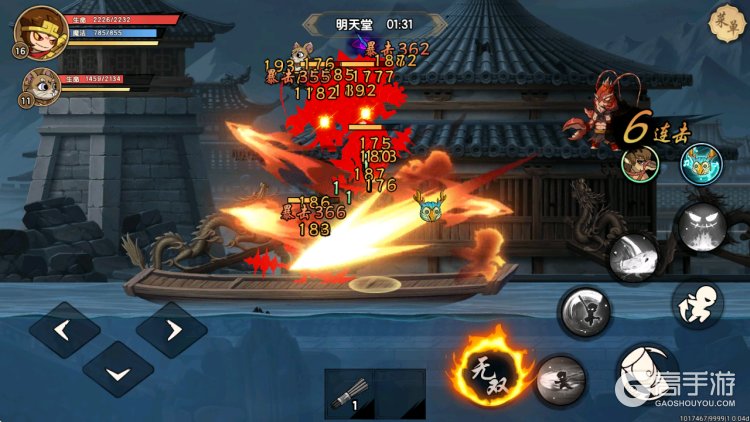Use the weapon item slot with count 1
The width and height of the screenshot is (750, 422).
(349, 394)
